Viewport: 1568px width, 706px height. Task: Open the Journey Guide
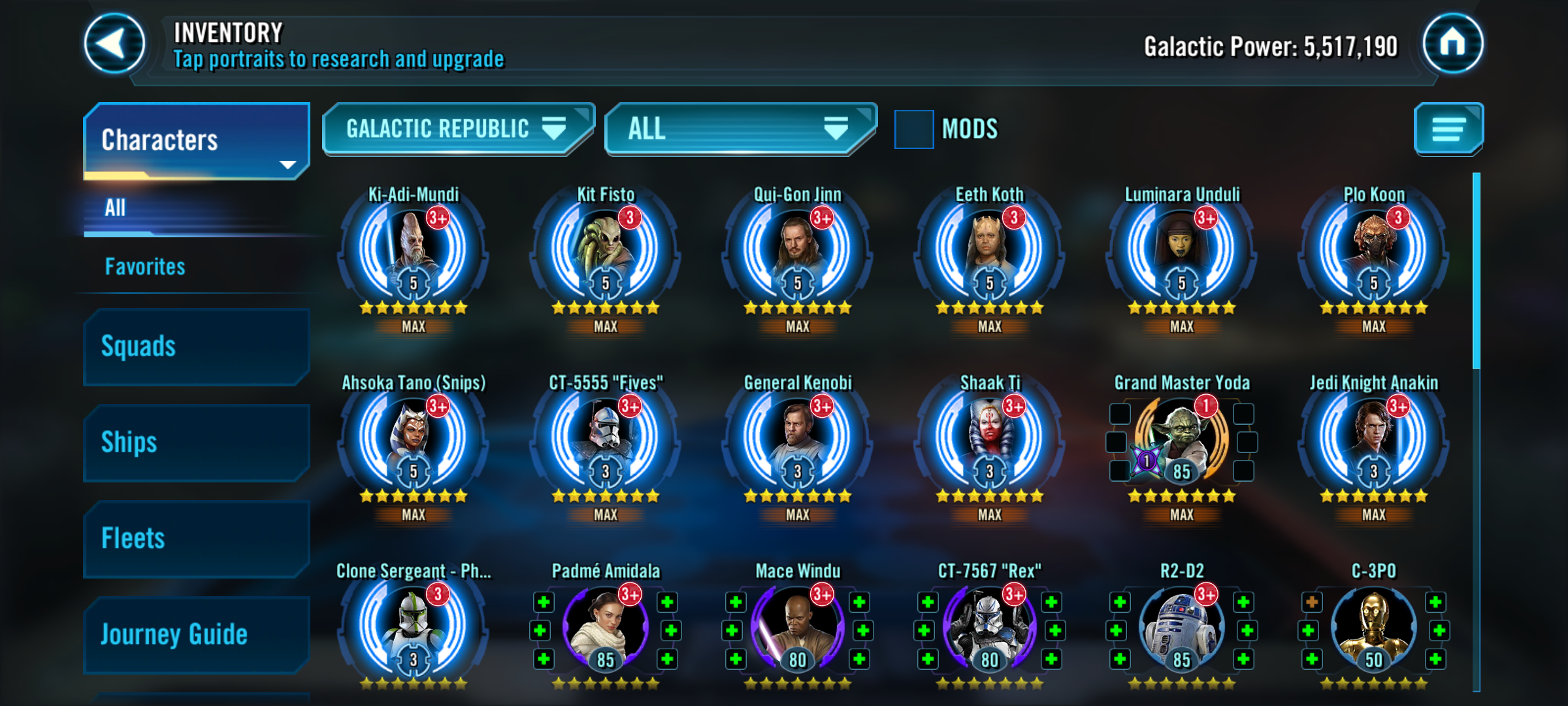tap(173, 633)
